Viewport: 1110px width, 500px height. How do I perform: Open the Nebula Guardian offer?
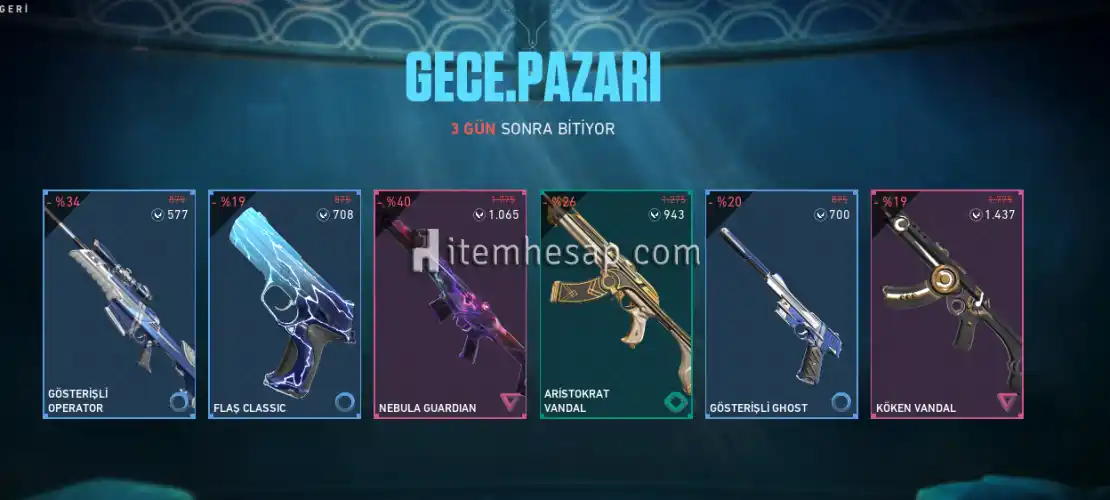[450, 304]
